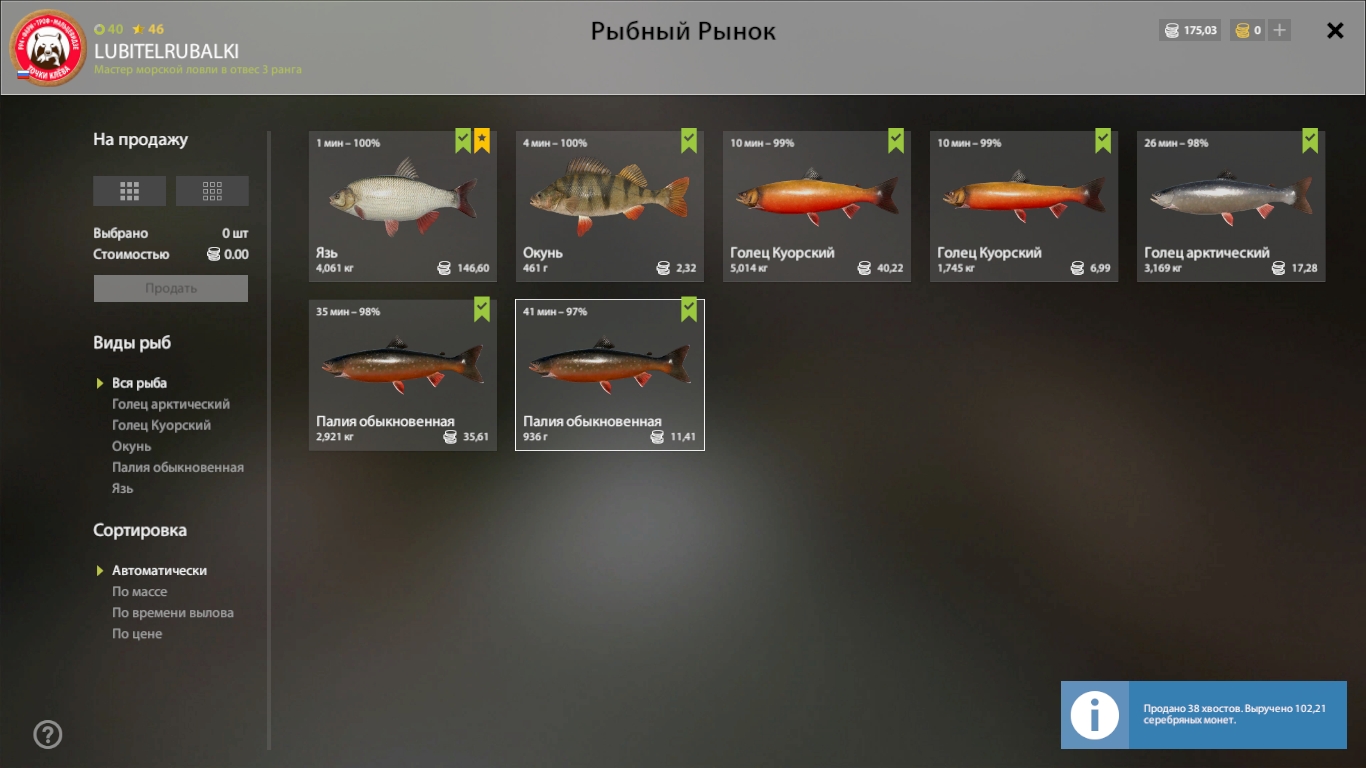
Task: Click the outlined-grid deselect all button
Action: coord(212,191)
